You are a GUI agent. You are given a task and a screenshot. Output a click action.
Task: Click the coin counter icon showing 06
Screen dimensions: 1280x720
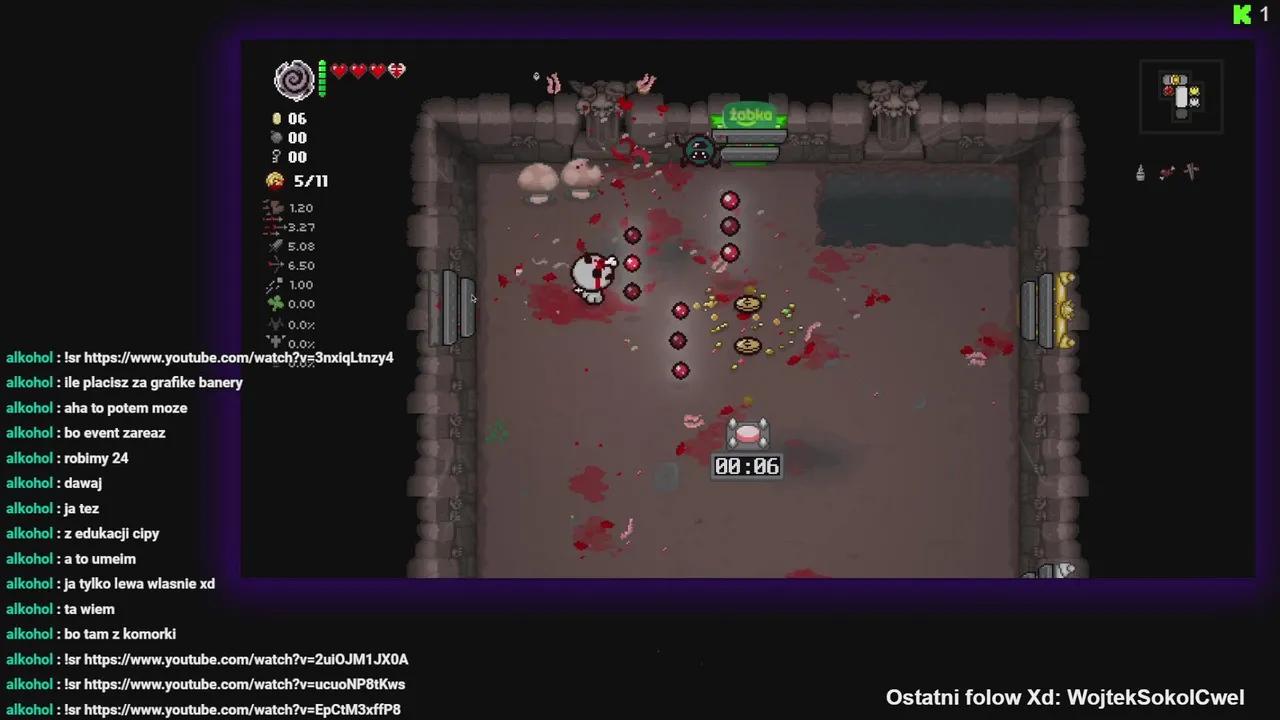pos(277,118)
